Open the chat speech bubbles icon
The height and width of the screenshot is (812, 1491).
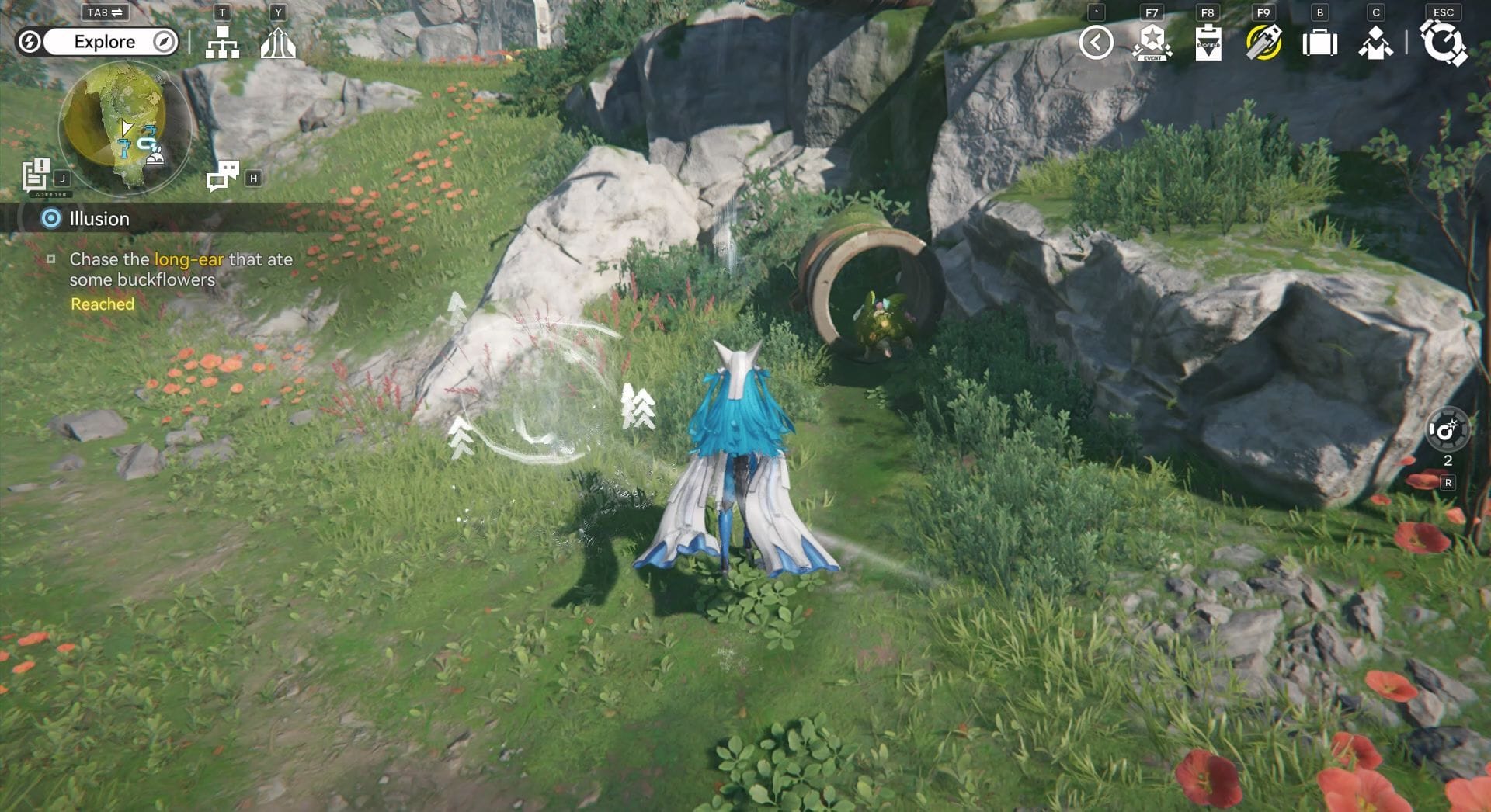[222, 177]
